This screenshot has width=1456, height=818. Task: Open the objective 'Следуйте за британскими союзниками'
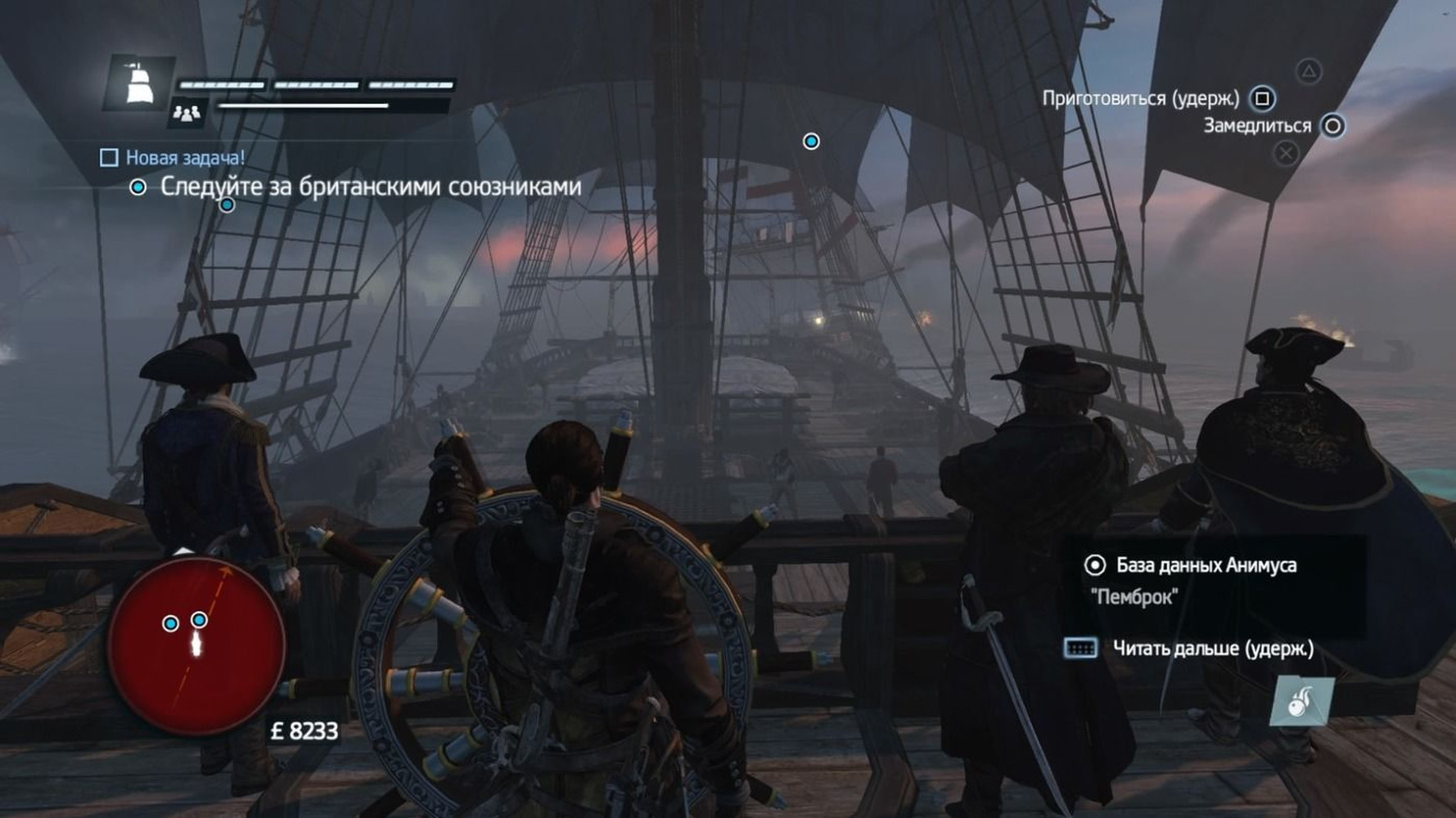(370, 187)
